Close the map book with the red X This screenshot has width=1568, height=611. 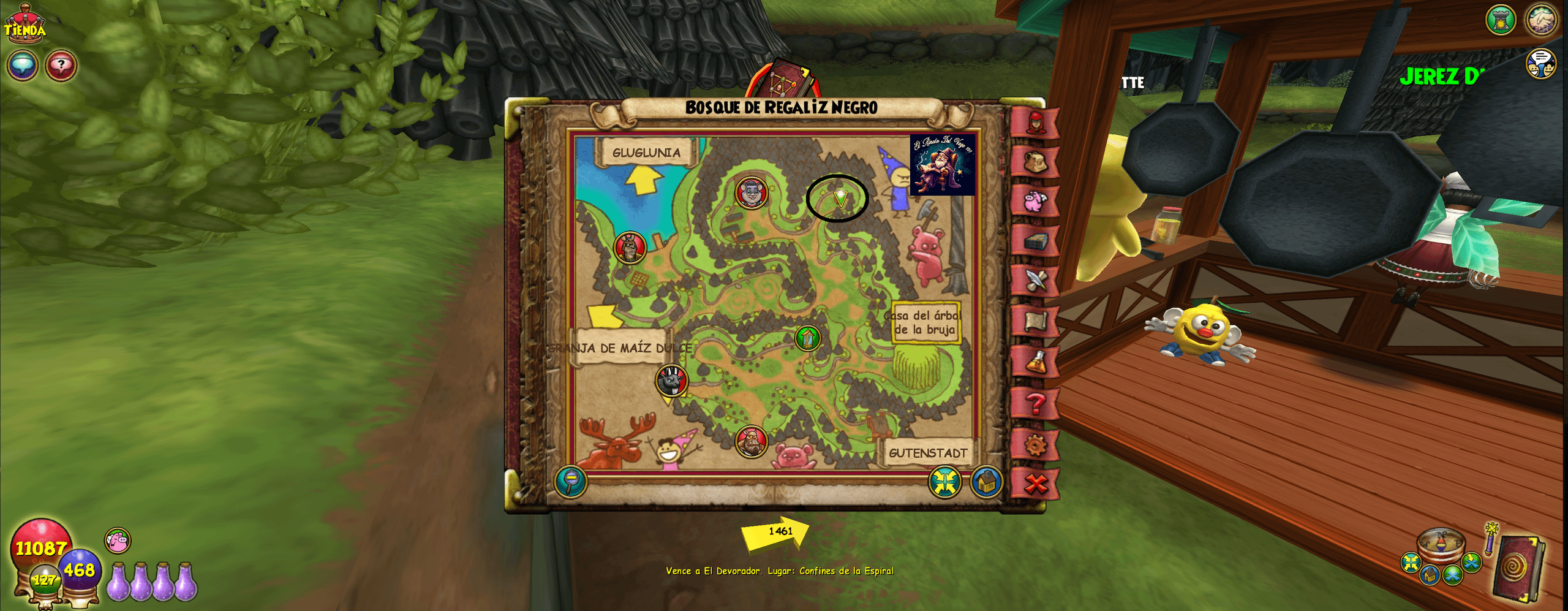click(x=1036, y=484)
